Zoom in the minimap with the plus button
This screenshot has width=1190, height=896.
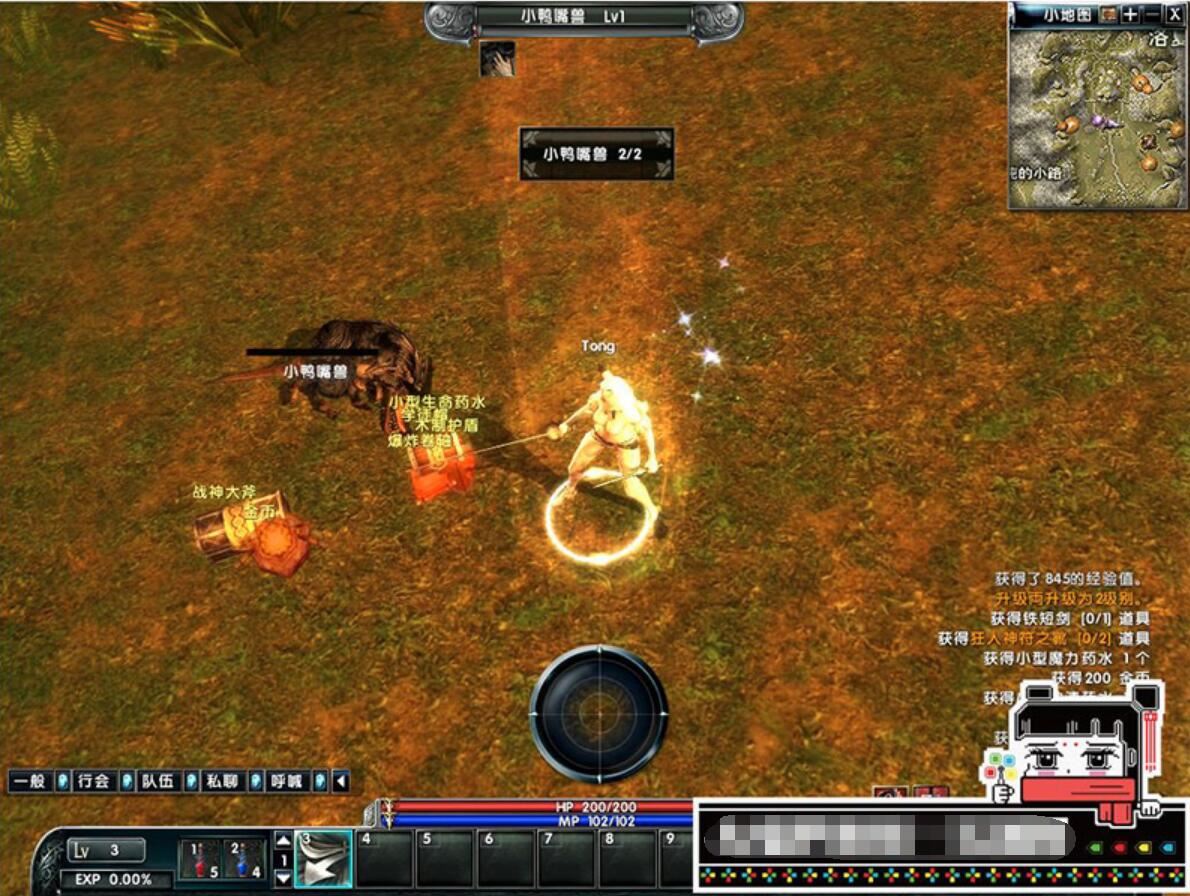(1130, 14)
